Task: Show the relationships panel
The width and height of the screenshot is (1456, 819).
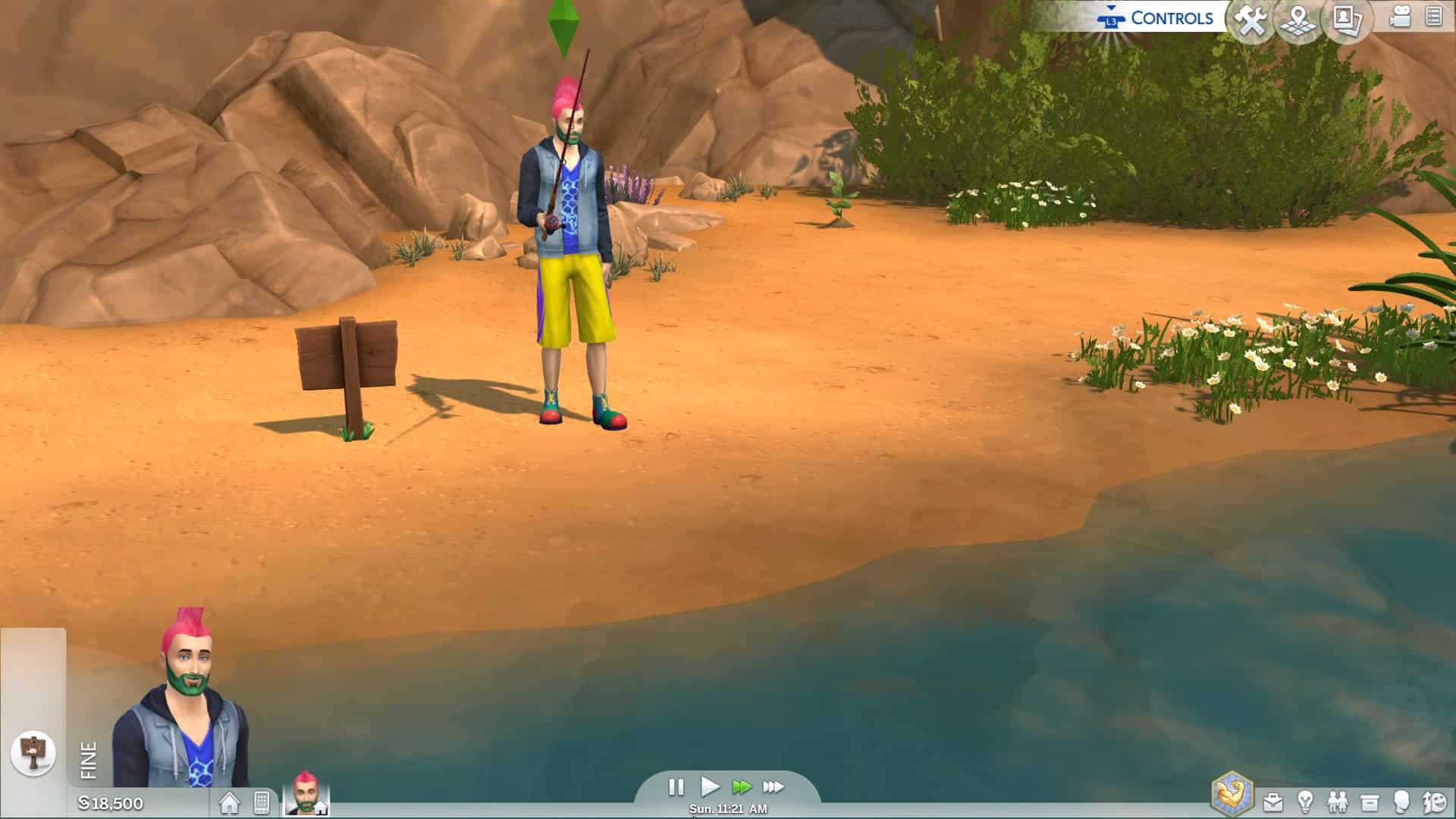Action: click(1337, 802)
